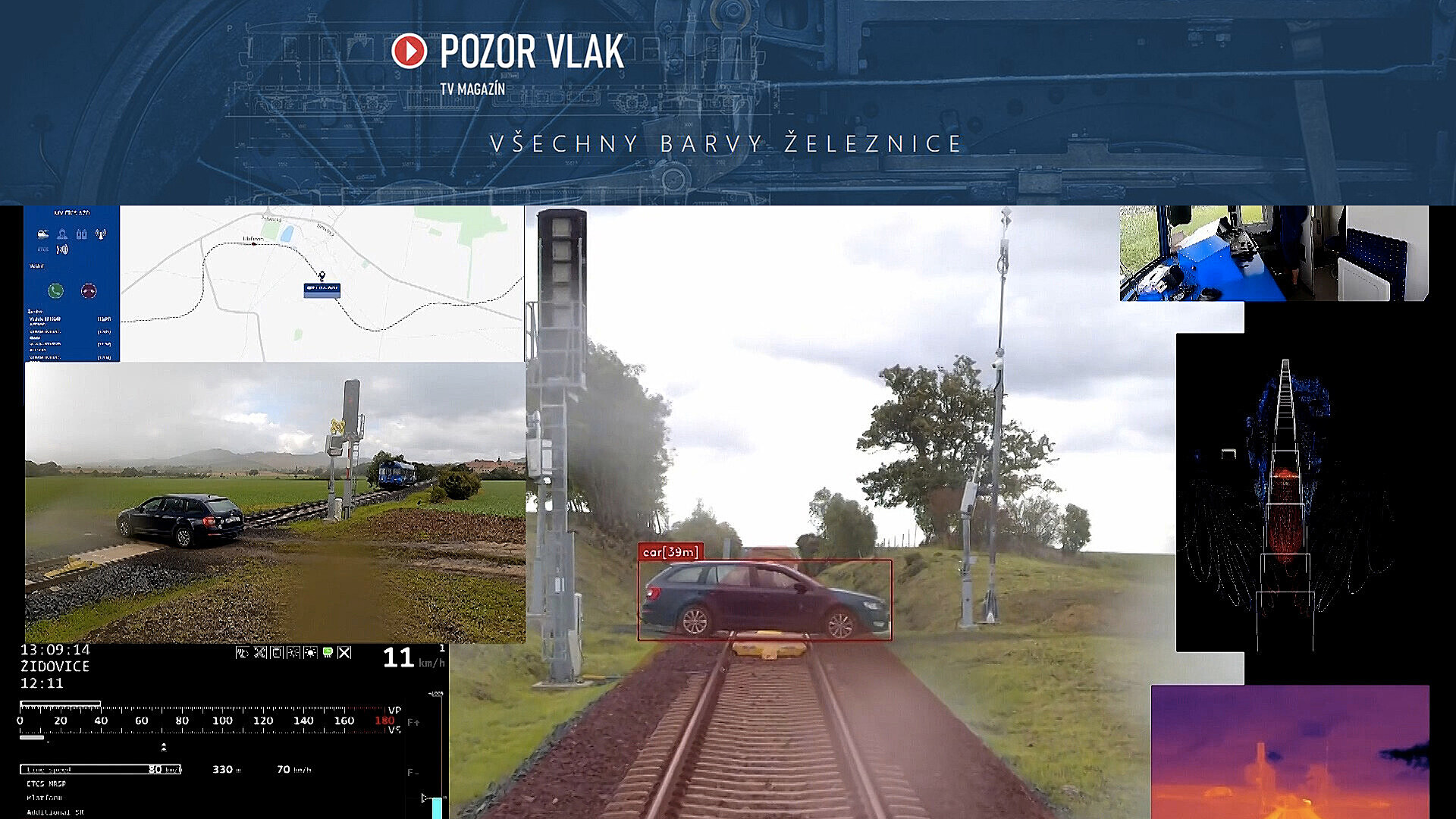Click the X-box icon in display toolbar
This screenshot has height=819, width=1456.
[344, 652]
